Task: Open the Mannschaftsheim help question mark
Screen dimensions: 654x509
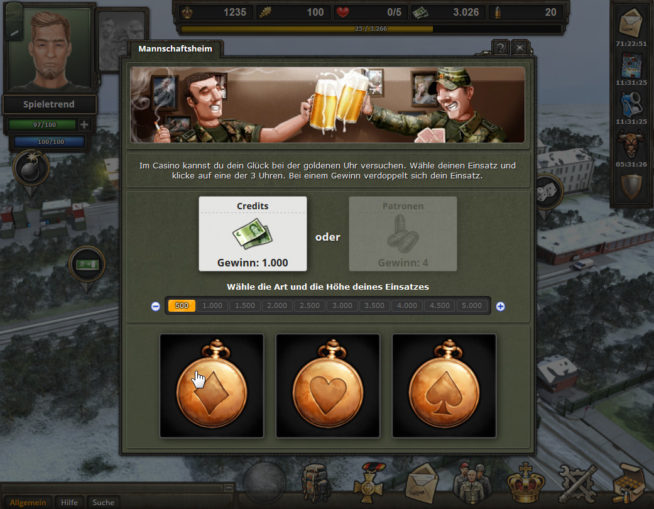Action: click(500, 48)
